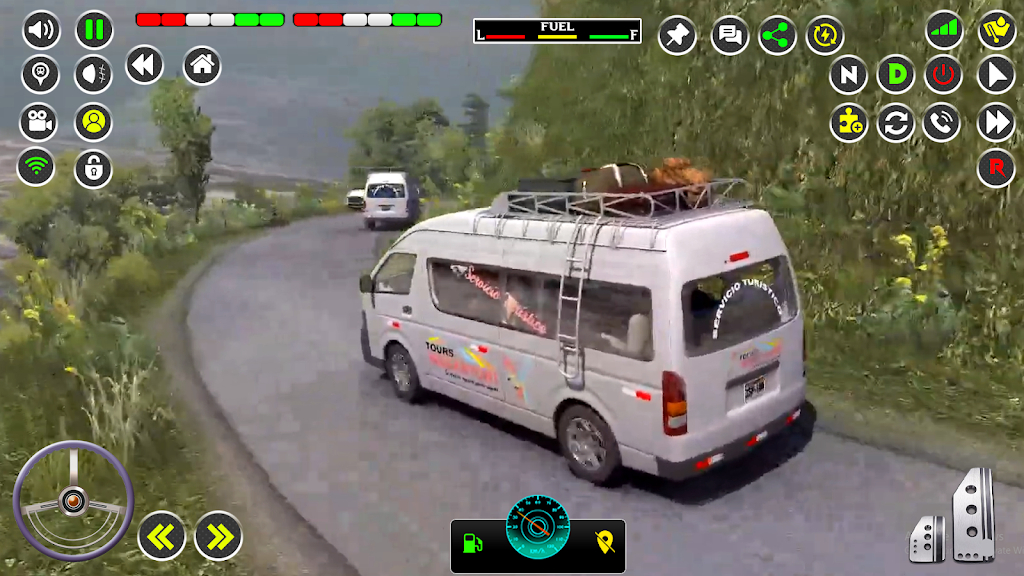
Task: Click the pushpin icon
Action: pyautogui.click(x=677, y=36)
